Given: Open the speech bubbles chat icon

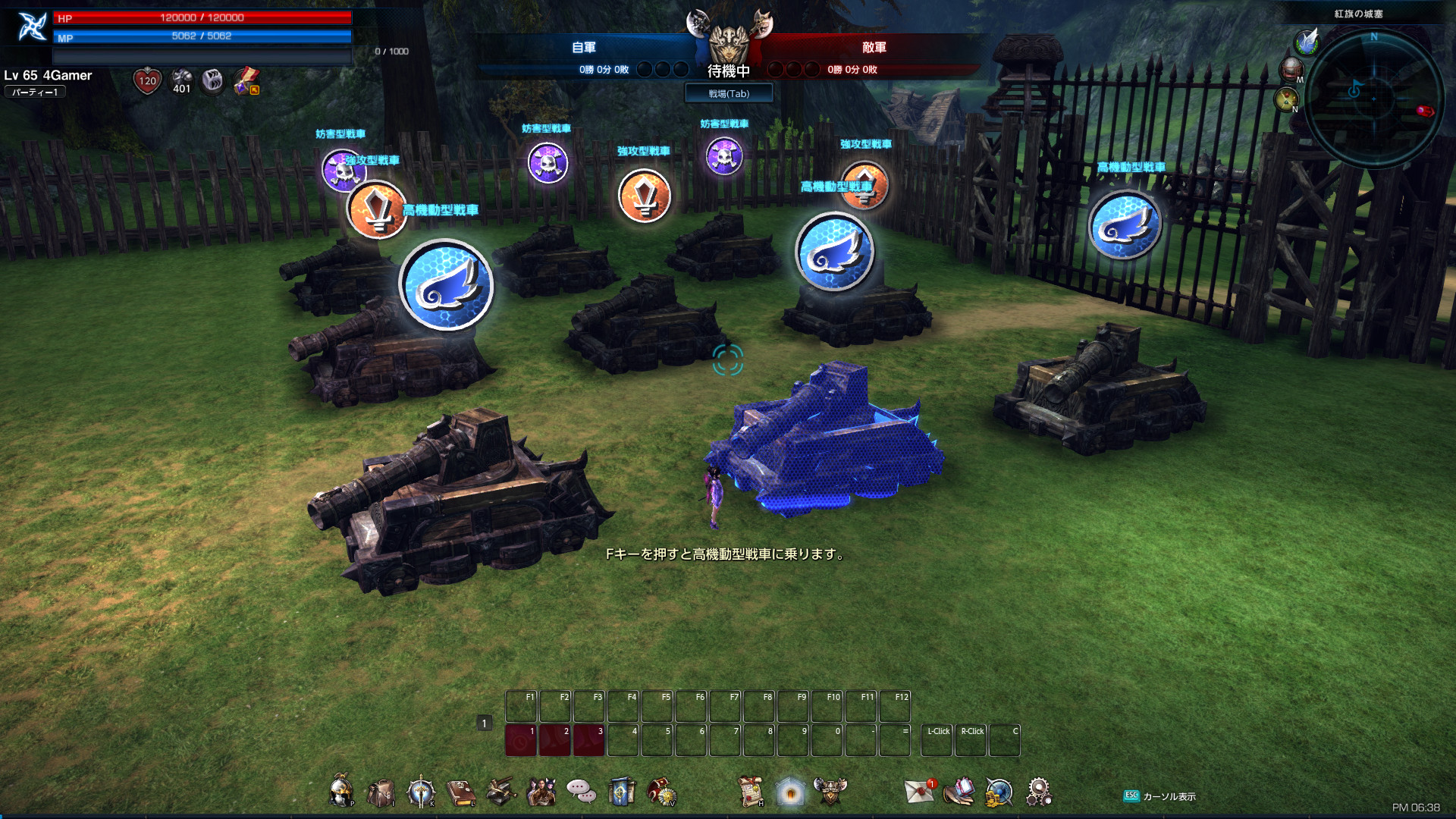Looking at the screenshot, I should pos(582,792).
